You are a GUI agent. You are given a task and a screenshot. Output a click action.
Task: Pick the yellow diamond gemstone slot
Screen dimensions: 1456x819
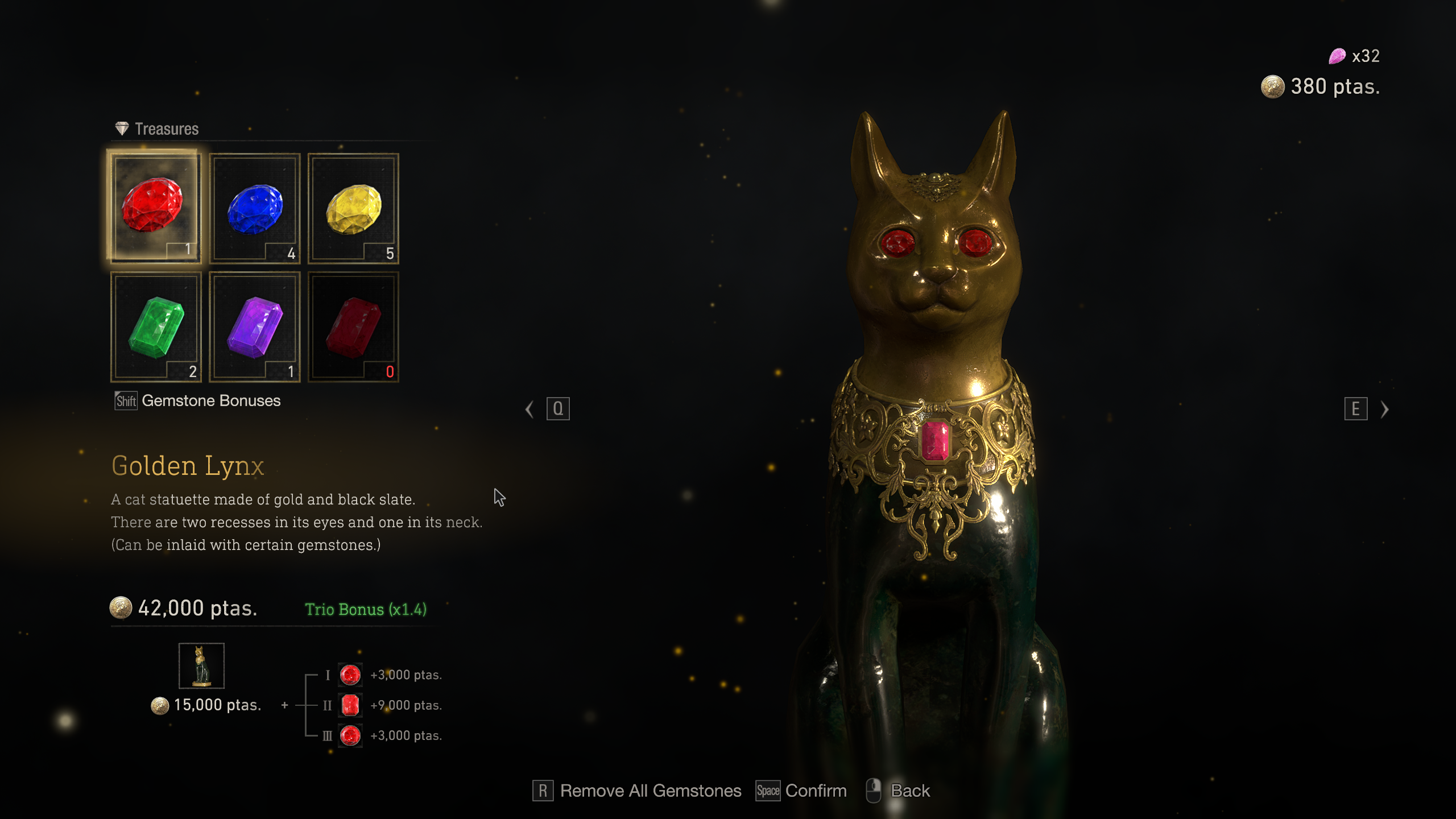point(353,208)
